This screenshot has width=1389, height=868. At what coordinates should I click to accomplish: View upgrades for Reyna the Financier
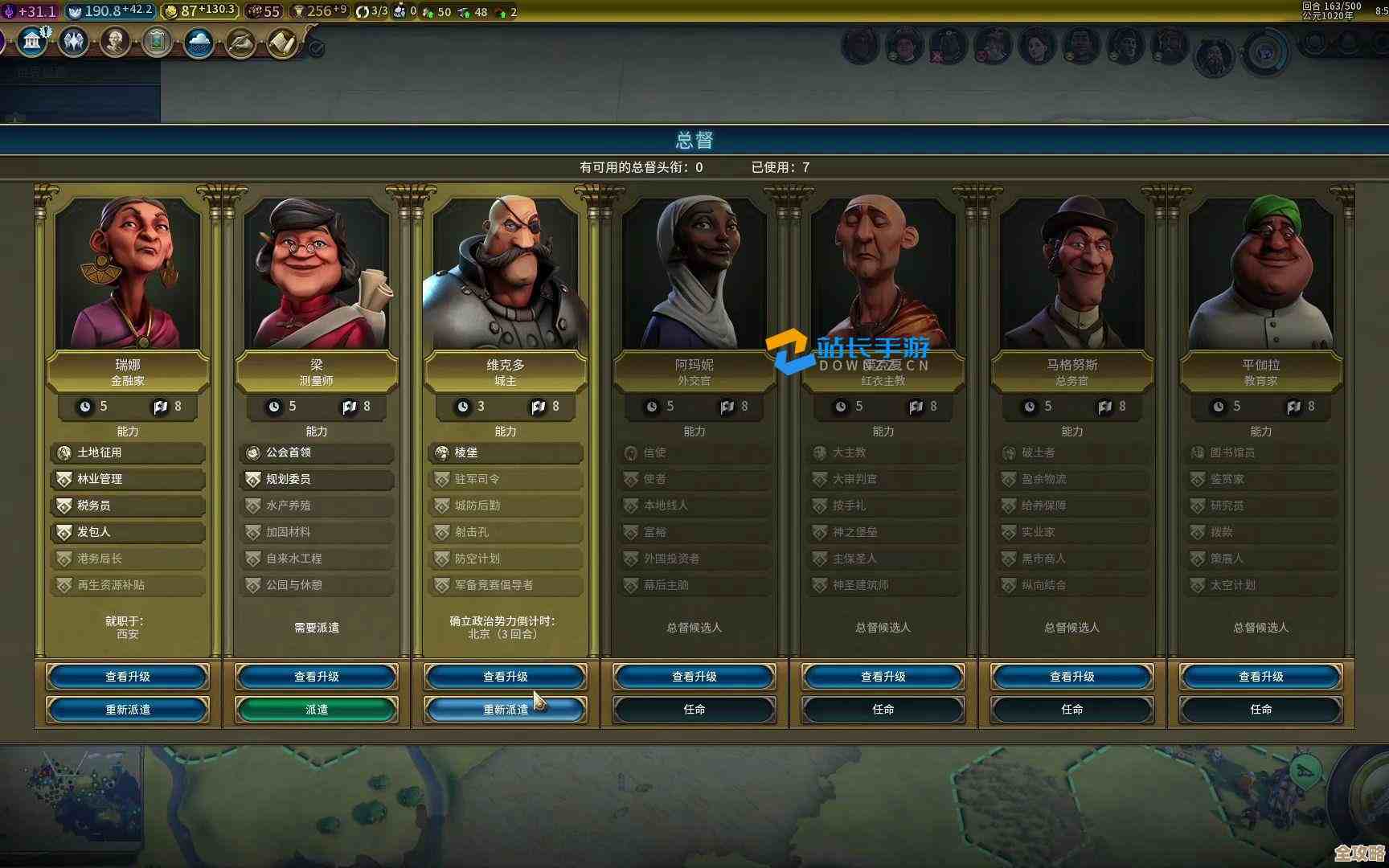pos(128,677)
